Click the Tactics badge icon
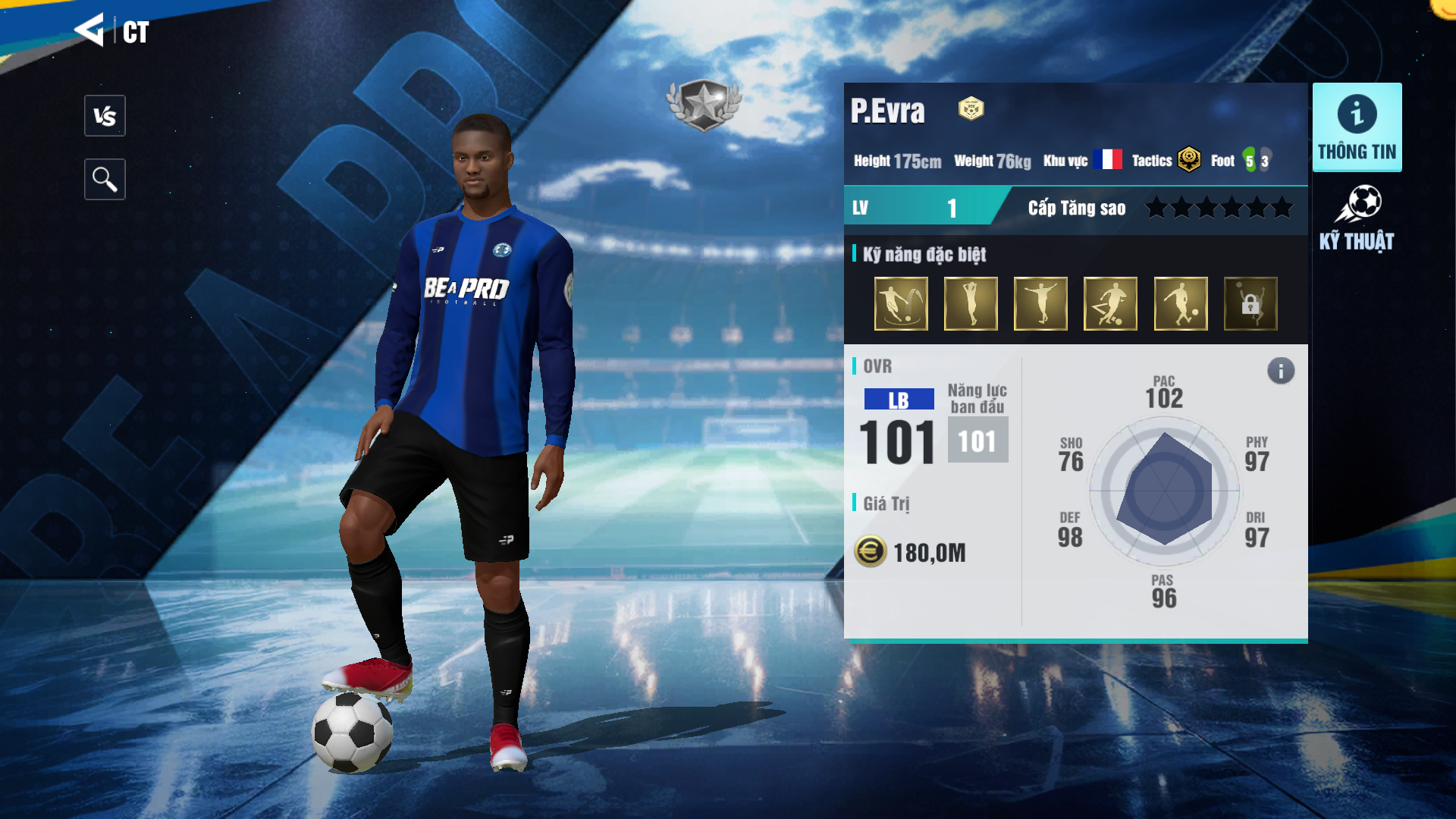 tap(1189, 160)
